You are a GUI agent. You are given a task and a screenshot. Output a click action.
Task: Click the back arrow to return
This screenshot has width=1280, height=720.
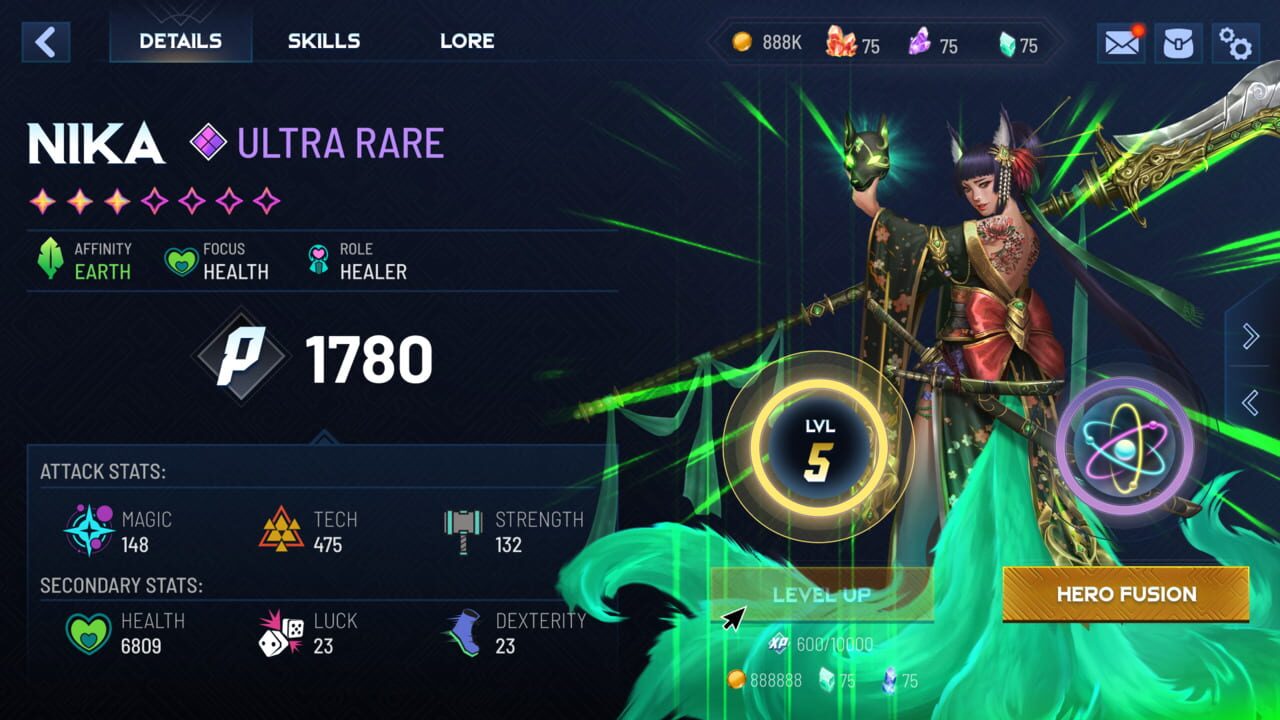[44, 42]
